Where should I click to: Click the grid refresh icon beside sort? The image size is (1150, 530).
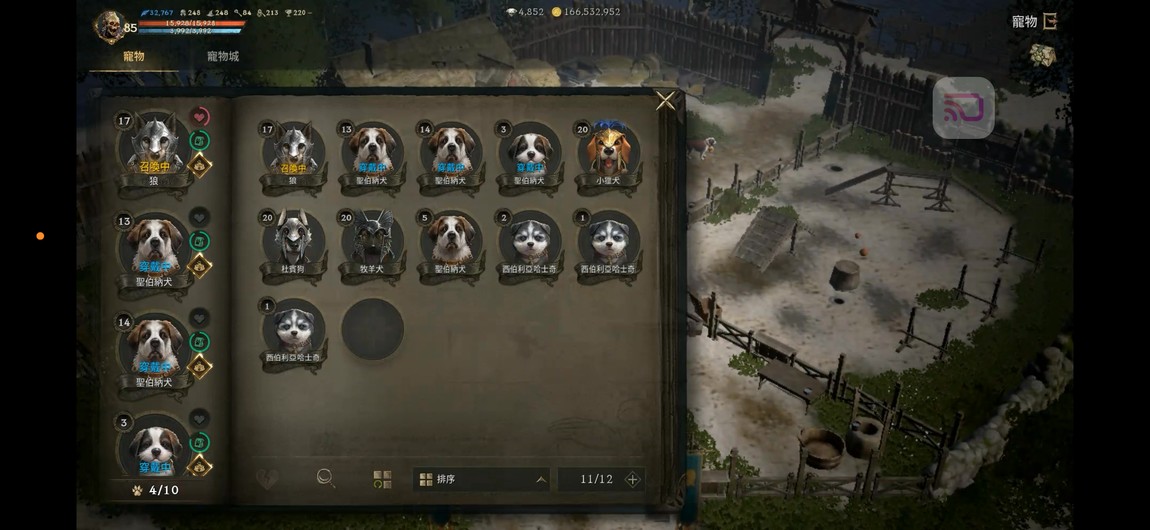point(382,479)
